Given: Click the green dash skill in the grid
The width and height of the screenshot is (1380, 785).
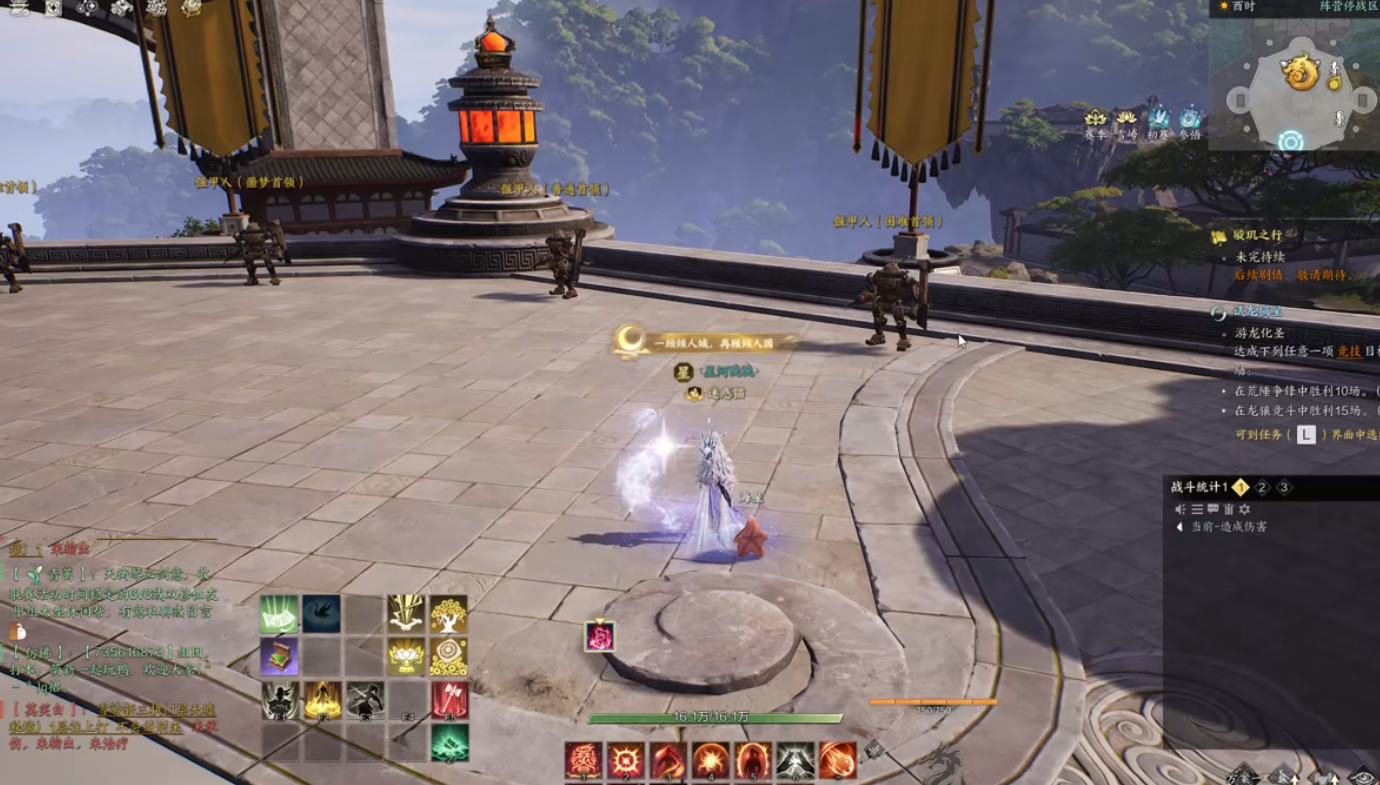Looking at the screenshot, I should (279, 614).
